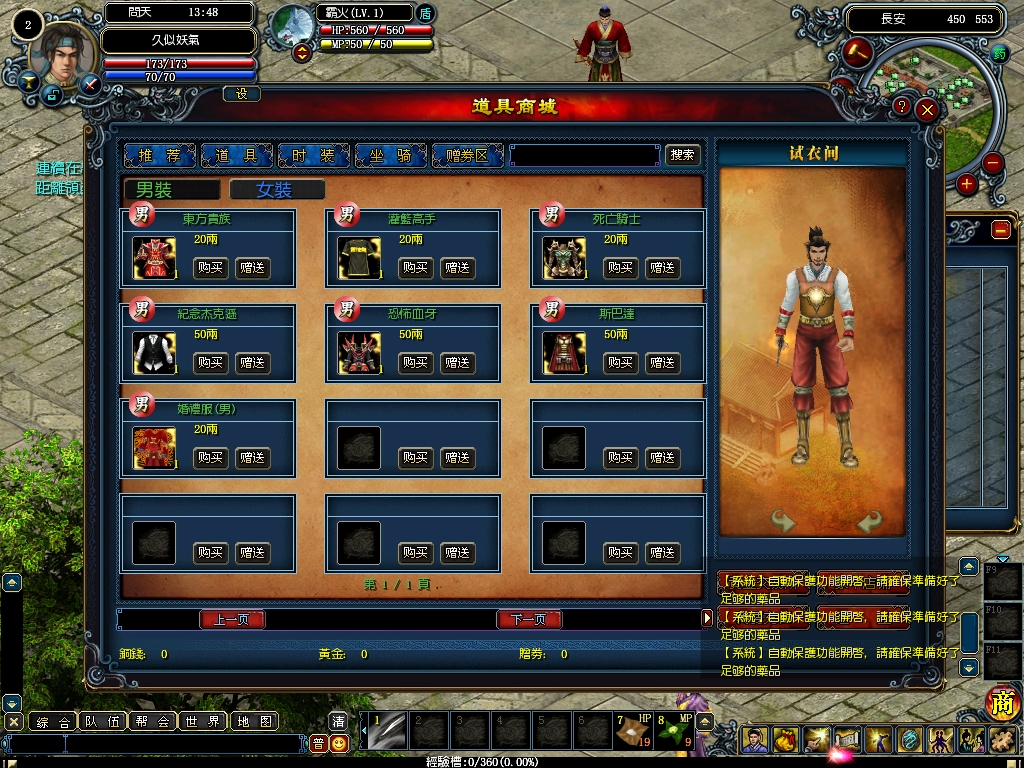1024x768 pixels.
Task: Switch to the 女装 women's clothing tab
Action: (x=276, y=190)
